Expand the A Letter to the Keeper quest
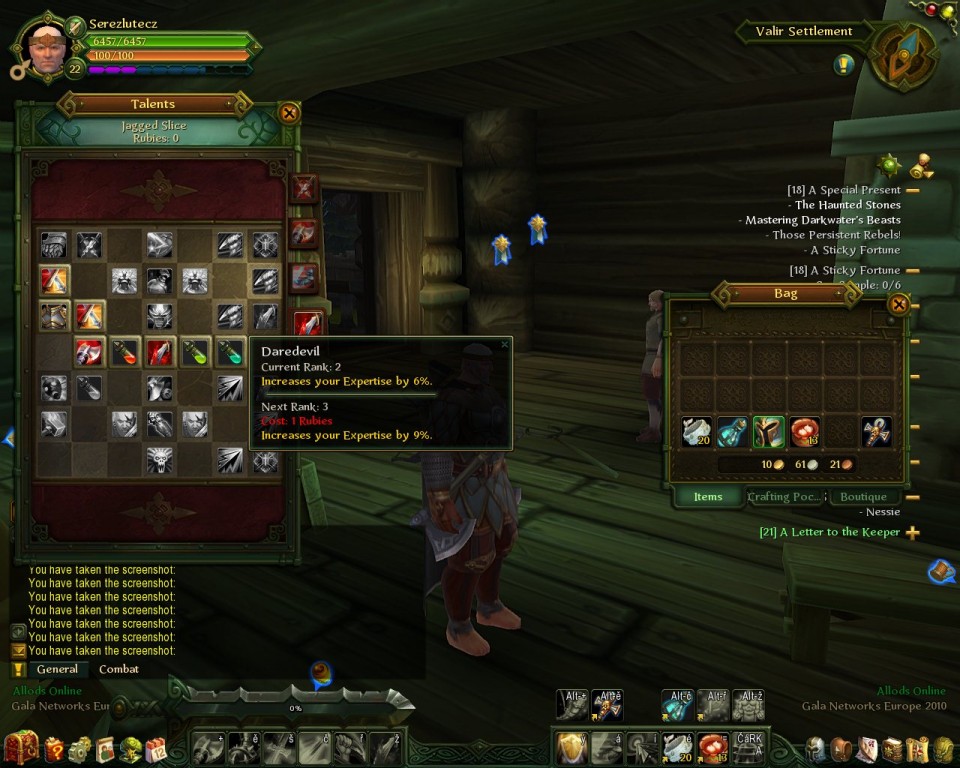960x768 pixels. pos(912,533)
